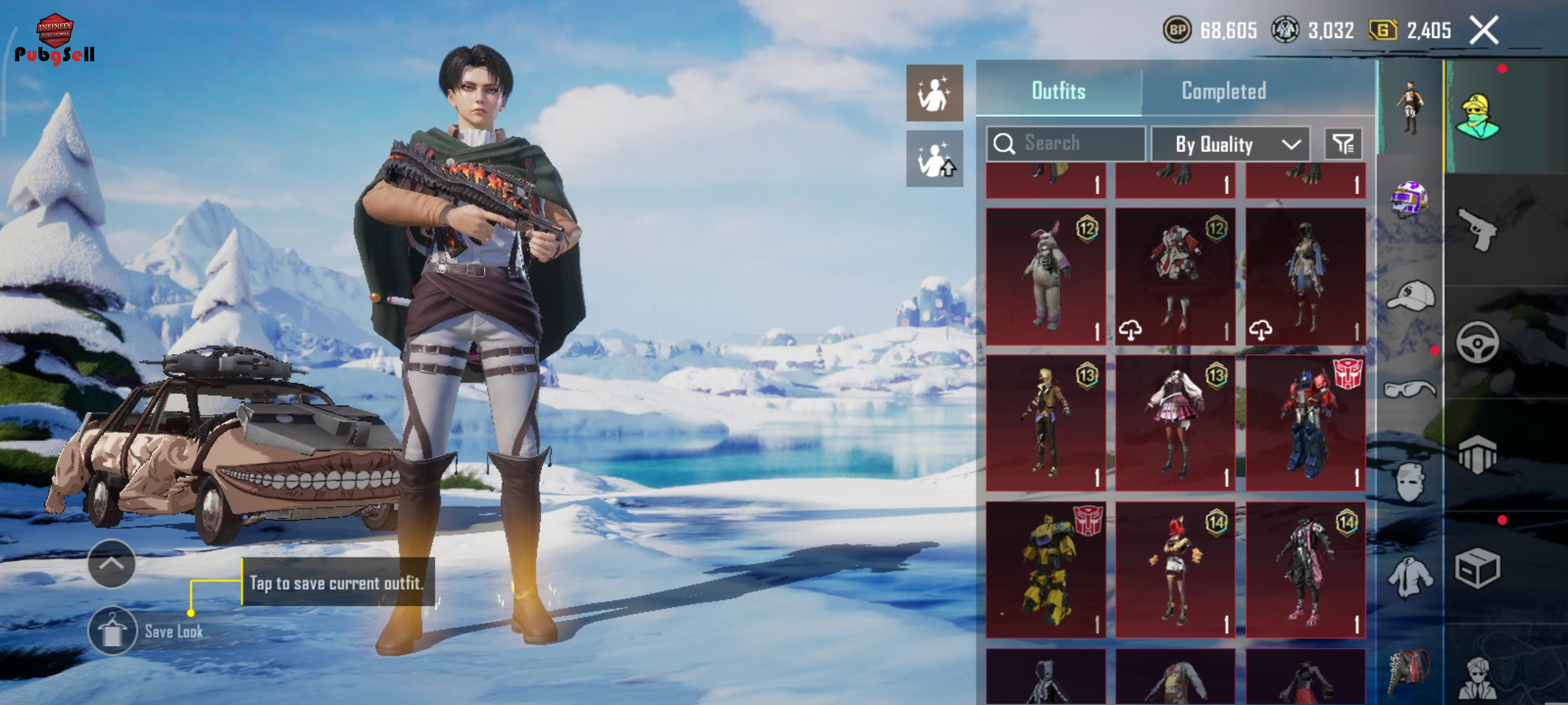Choose the Optimus Prime outfit
The height and width of the screenshot is (705, 1568).
coord(1305,424)
